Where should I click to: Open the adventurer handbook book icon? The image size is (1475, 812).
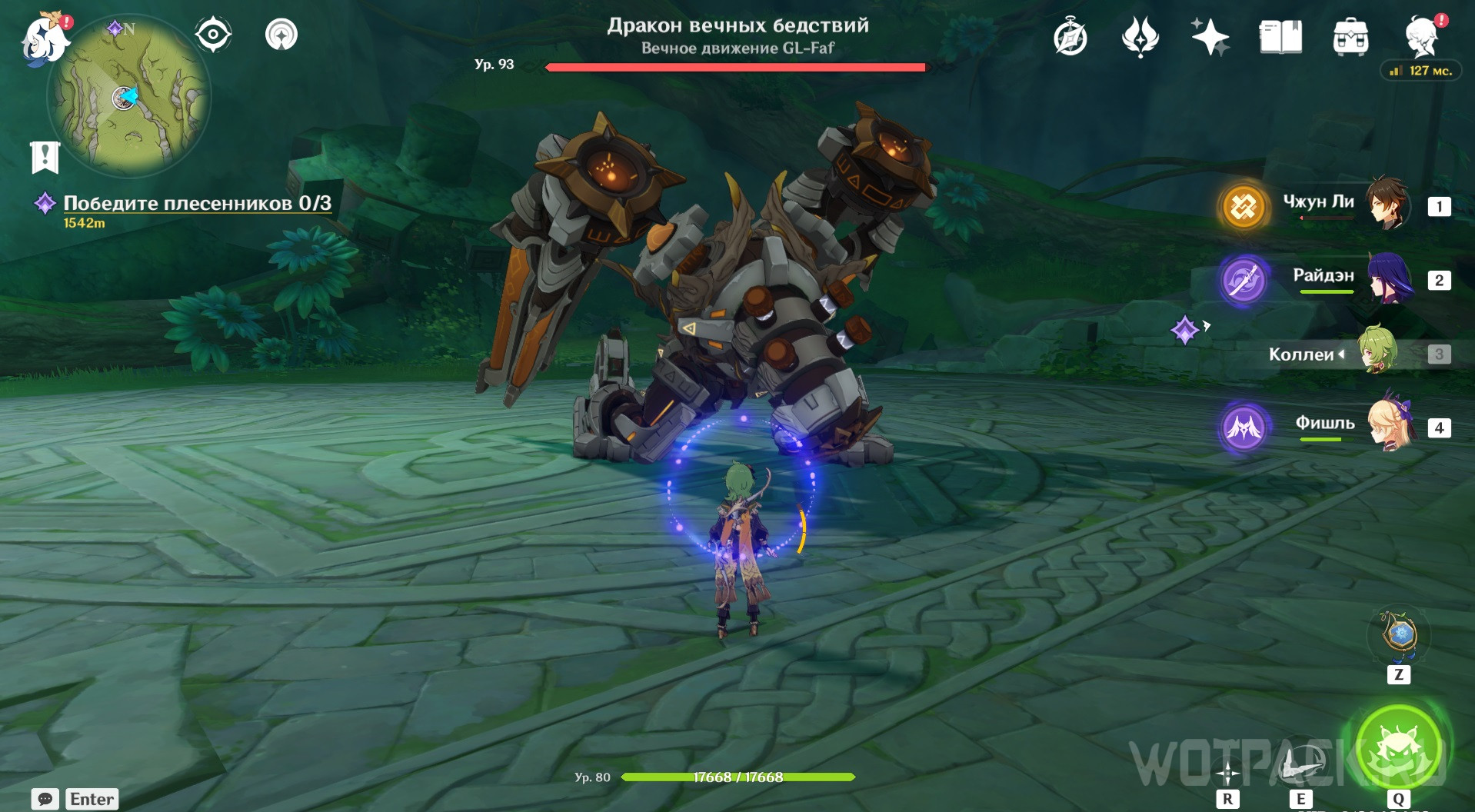(x=1280, y=37)
